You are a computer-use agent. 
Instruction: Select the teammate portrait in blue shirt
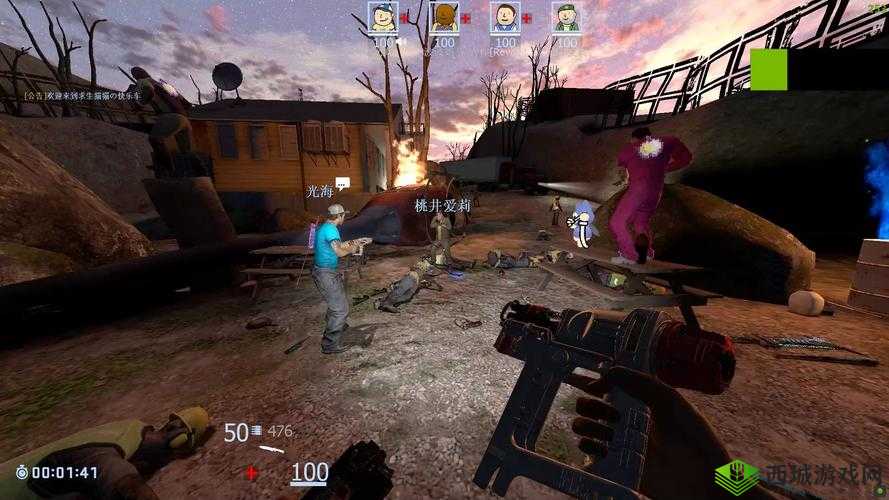(505, 18)
